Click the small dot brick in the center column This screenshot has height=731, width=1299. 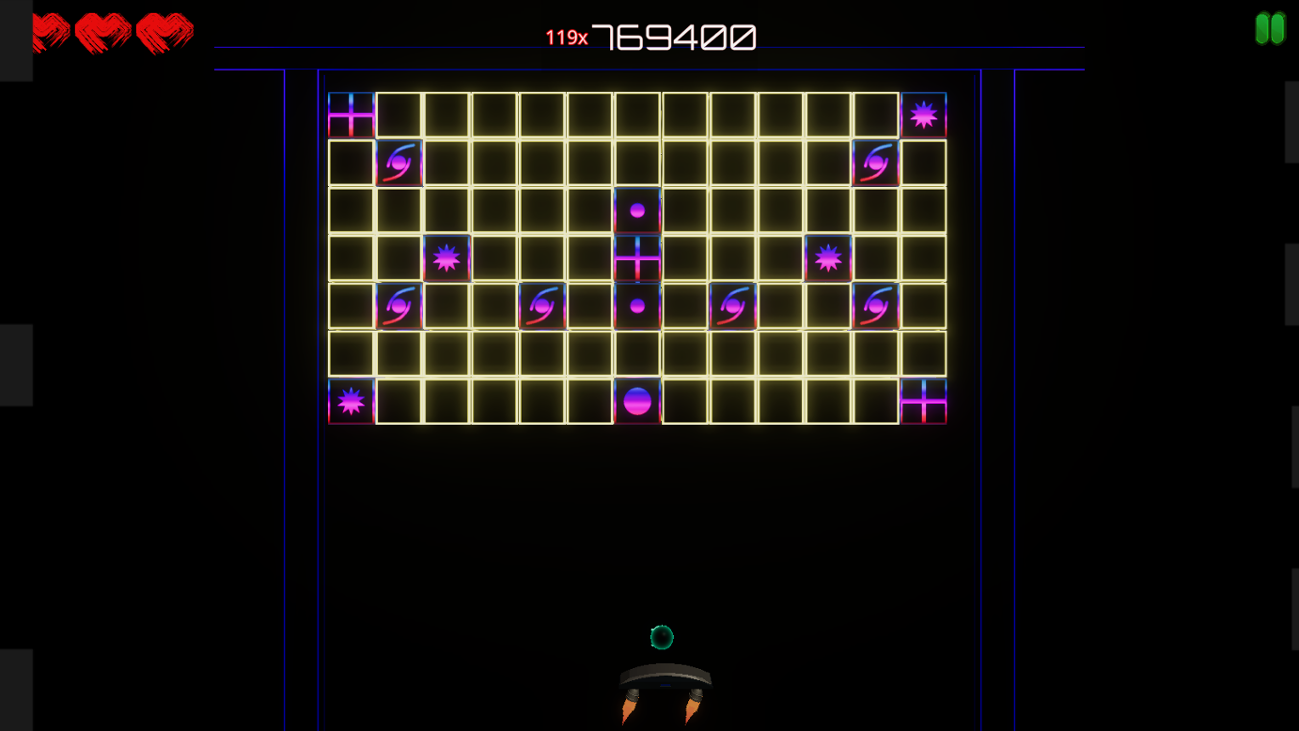638,210
